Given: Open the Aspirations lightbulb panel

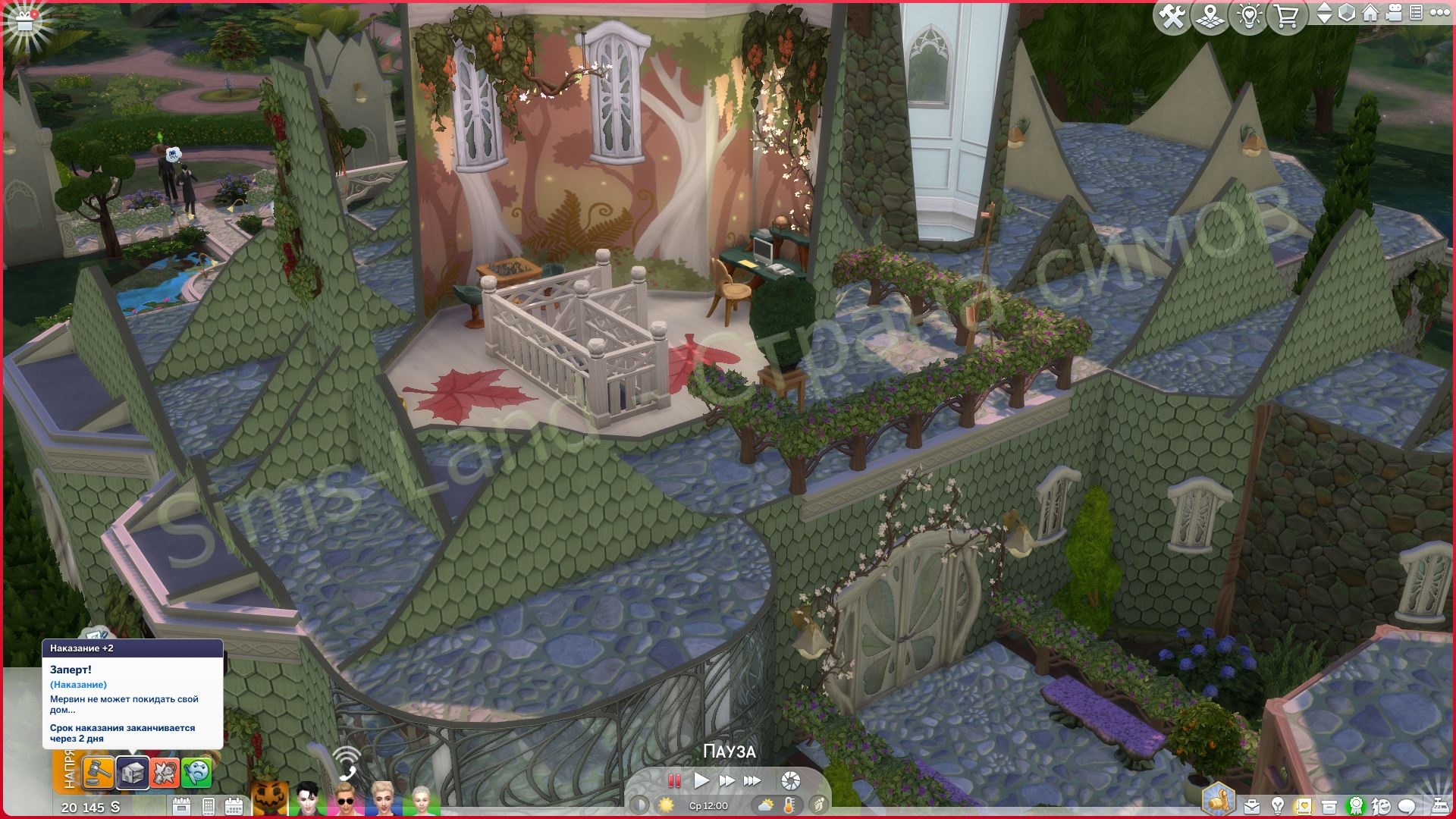Looking at the screenshot, I should pyautogui.click(x=1277, y=805).
